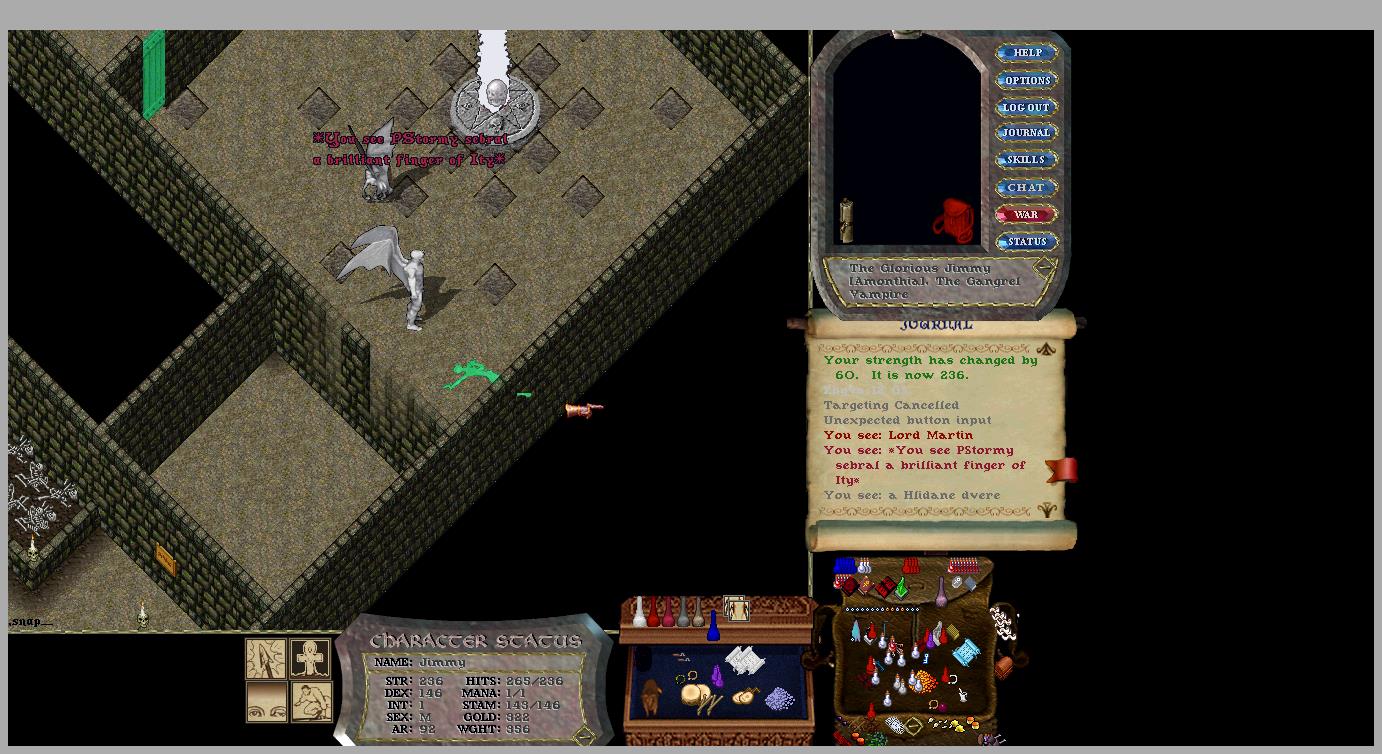
Task: Activate the ankh skill icon
Action: point(310,659)
